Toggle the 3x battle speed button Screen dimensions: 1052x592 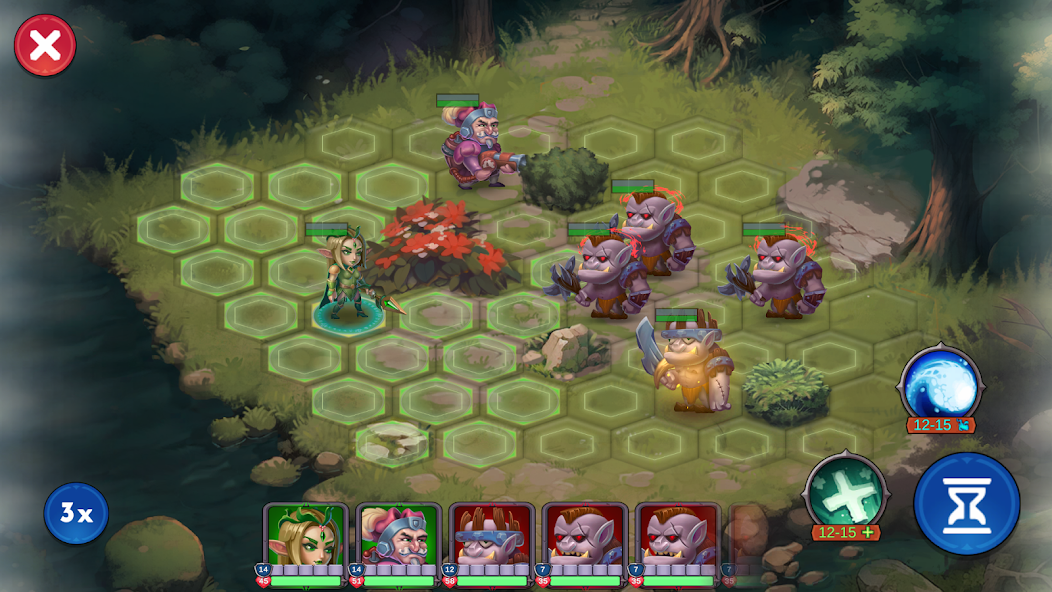76,514
